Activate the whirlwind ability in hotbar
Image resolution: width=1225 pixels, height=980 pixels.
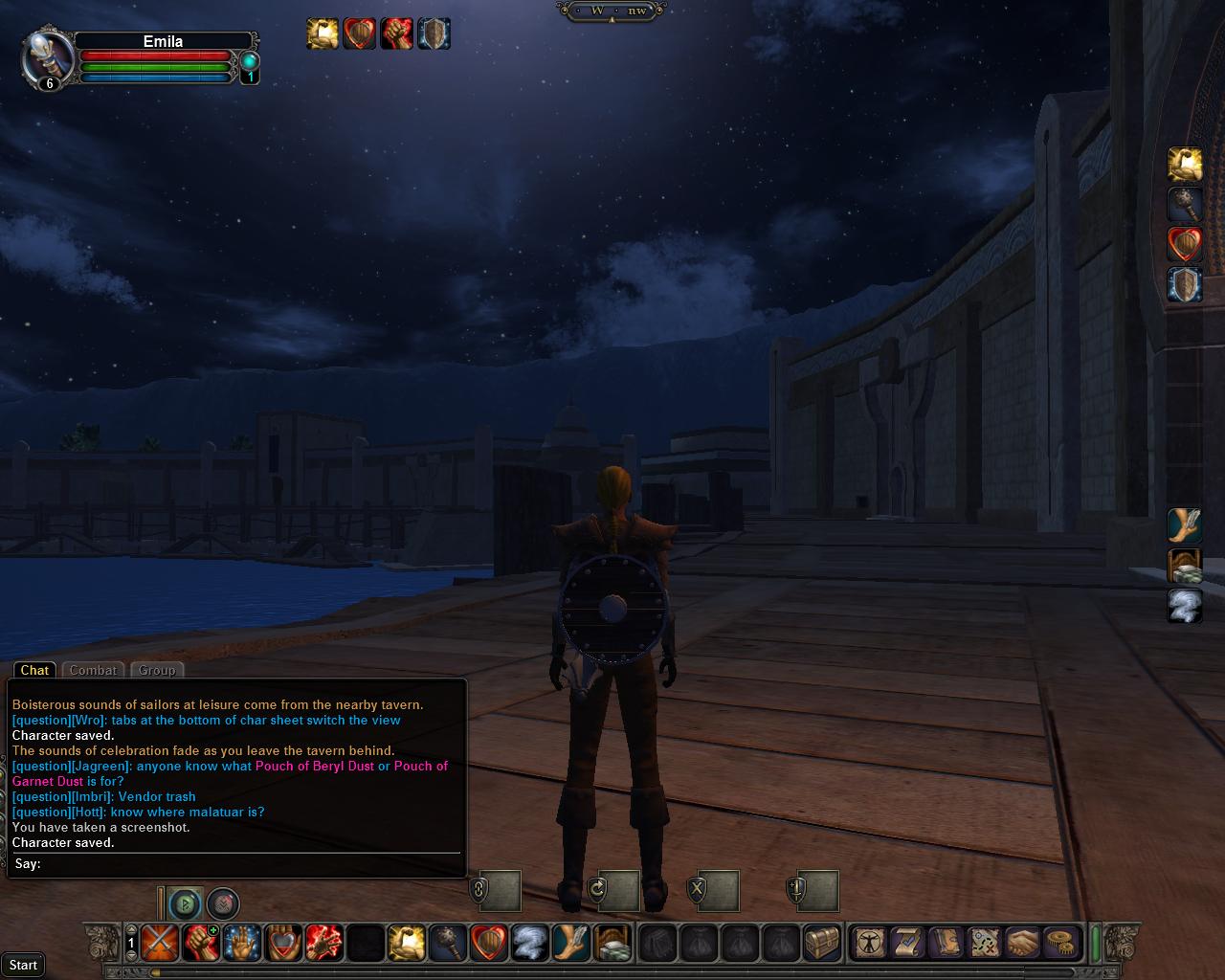pos(529,944)
